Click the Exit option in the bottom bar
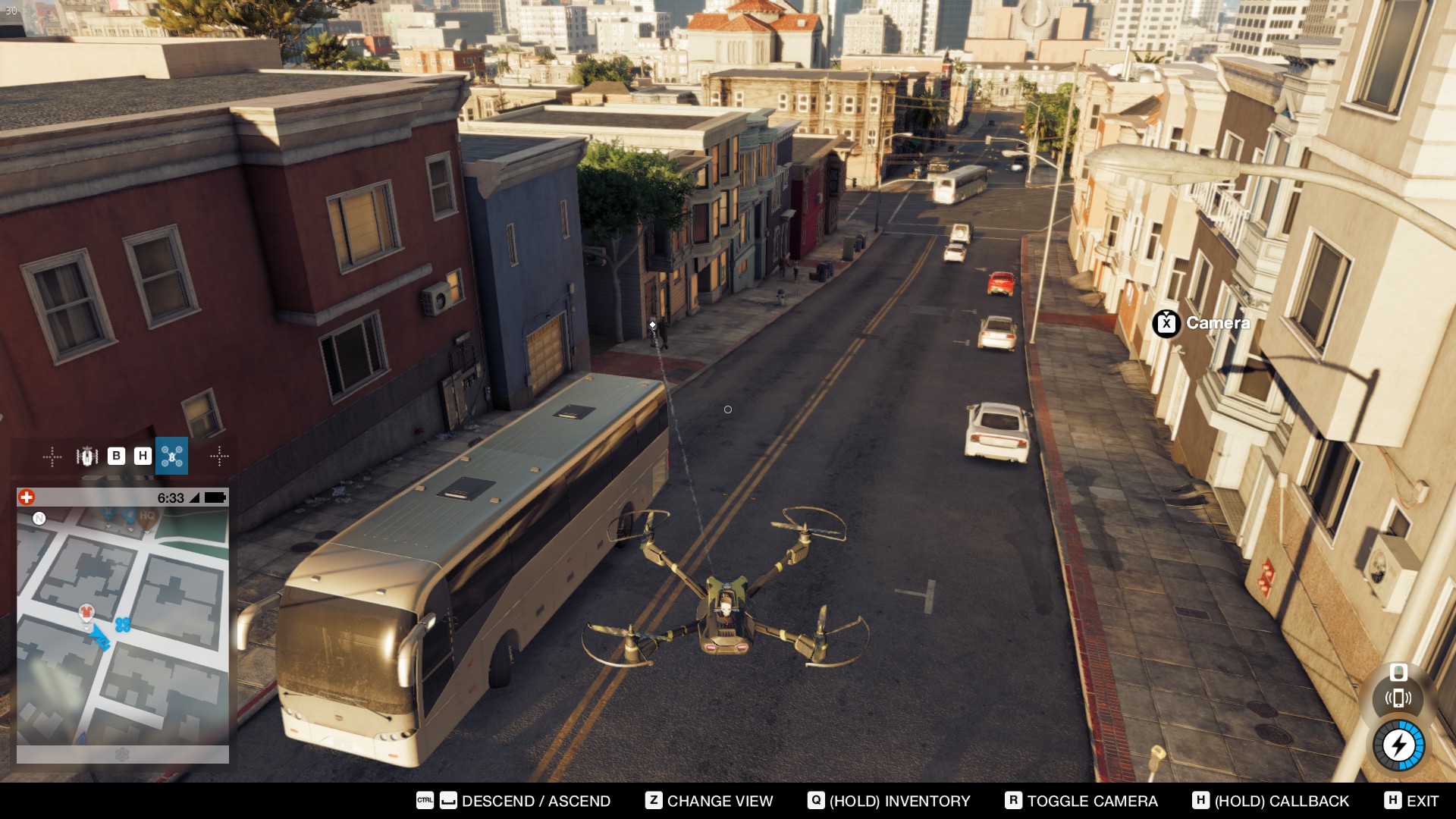Screen dimensions: 1456x819 pos(1411,801)
